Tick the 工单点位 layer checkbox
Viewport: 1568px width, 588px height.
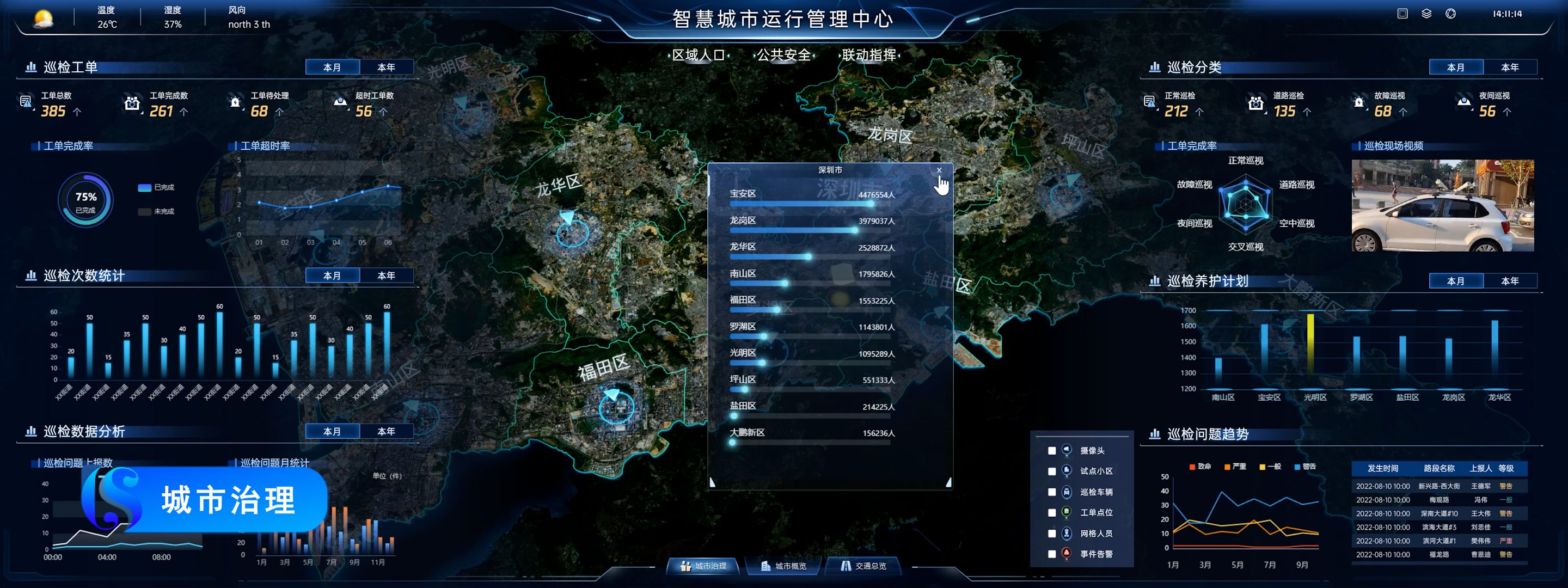tap(1052, 513)
